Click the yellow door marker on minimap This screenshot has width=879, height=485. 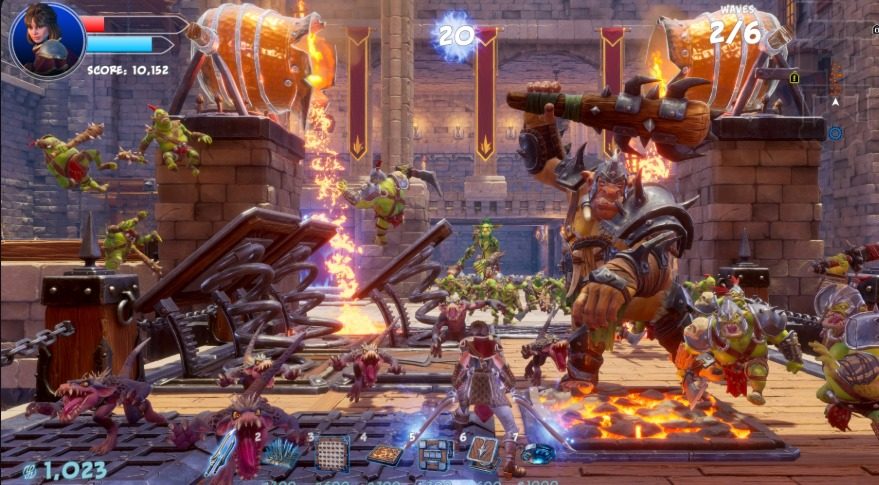coord(793,77)
